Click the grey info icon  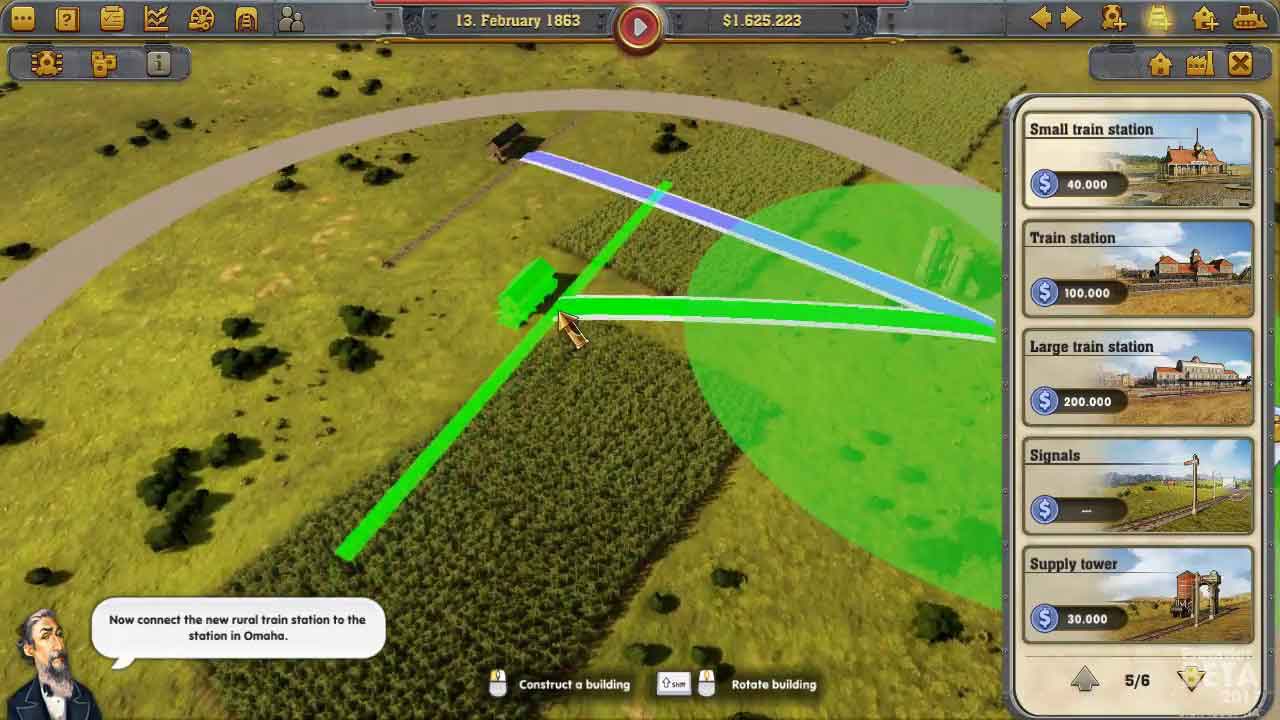coord(158,64)
